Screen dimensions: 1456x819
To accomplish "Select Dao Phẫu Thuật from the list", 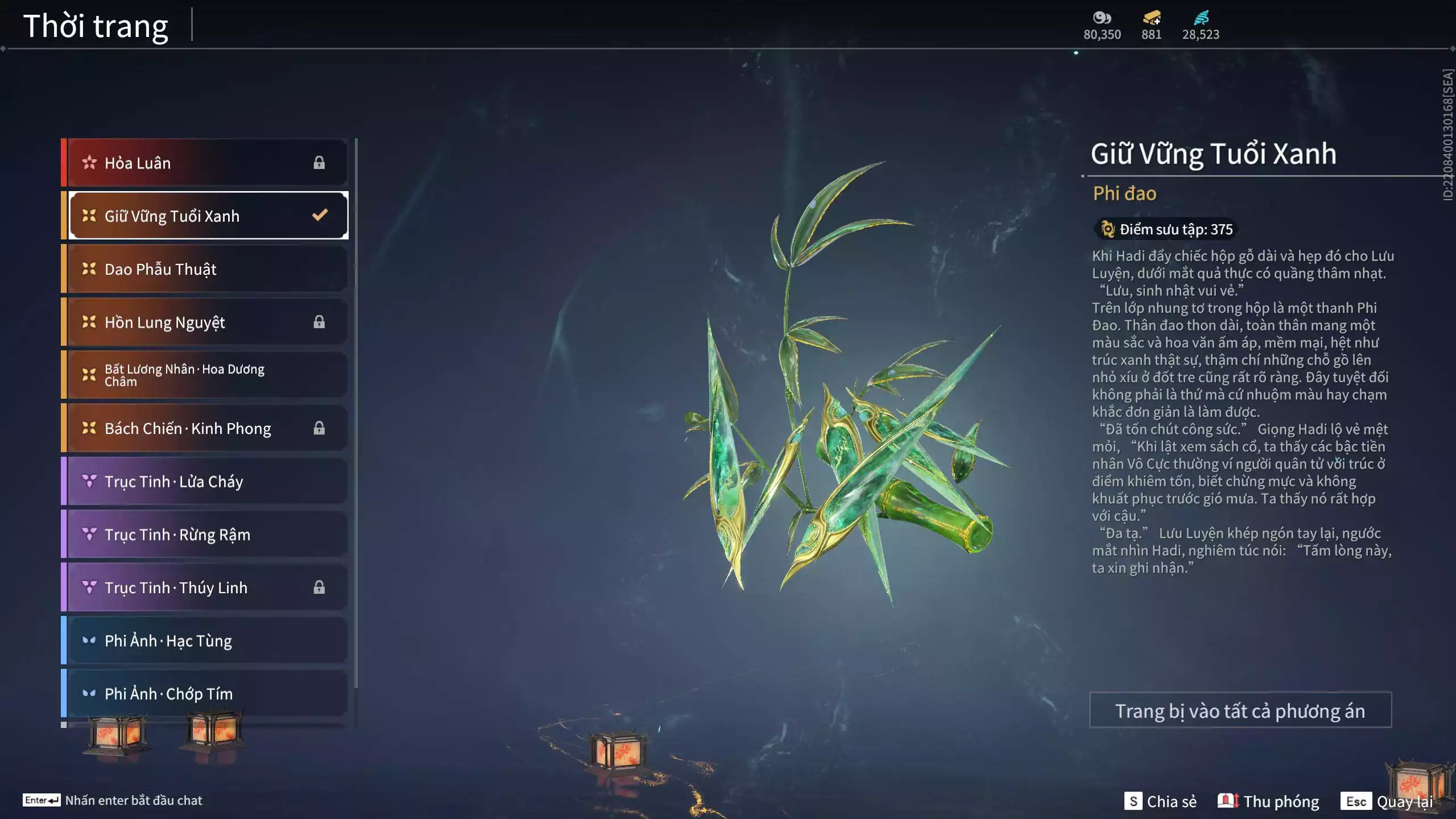I will click(x=205, y=269).
